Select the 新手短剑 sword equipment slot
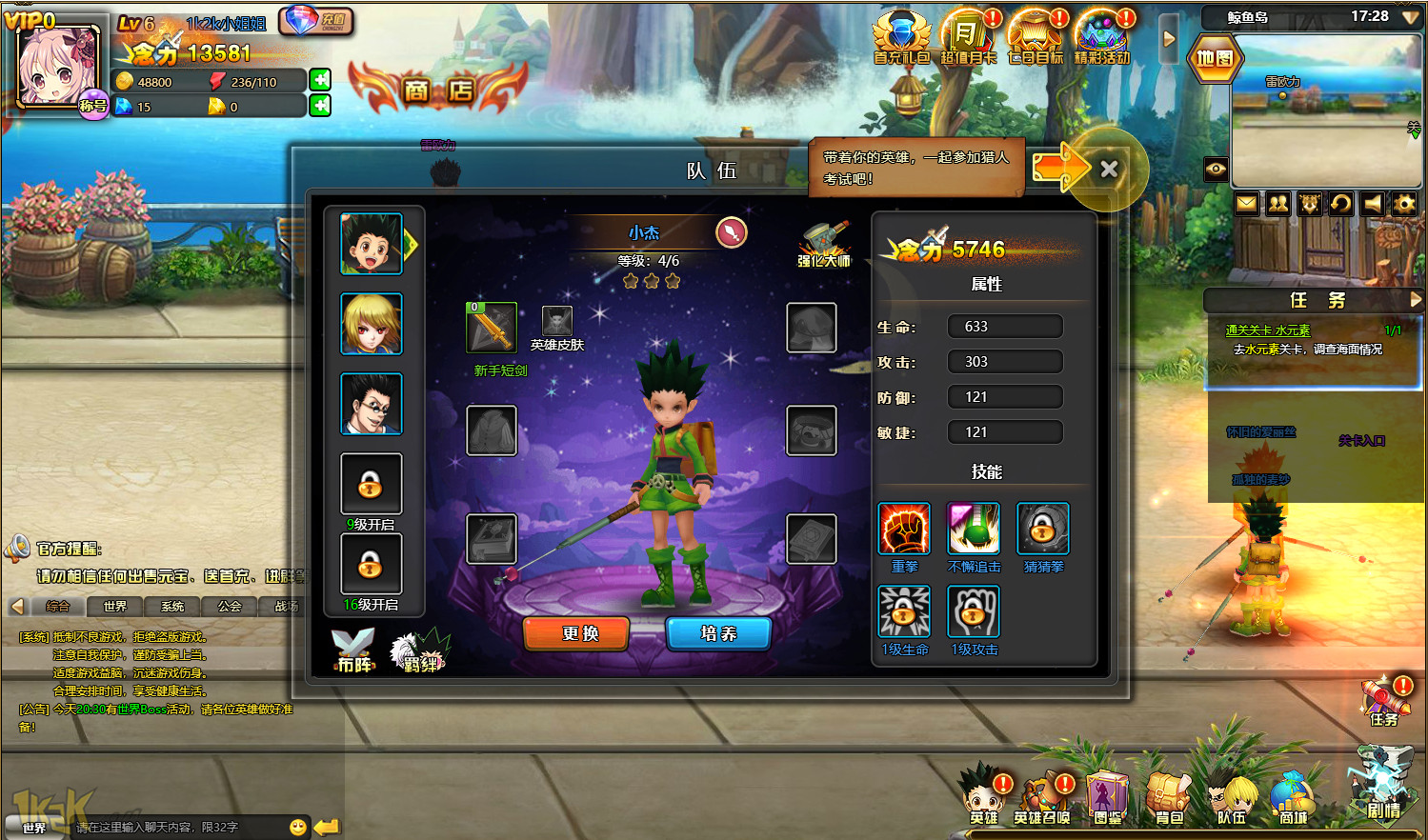1428x840 pixels. coord(492,328)
